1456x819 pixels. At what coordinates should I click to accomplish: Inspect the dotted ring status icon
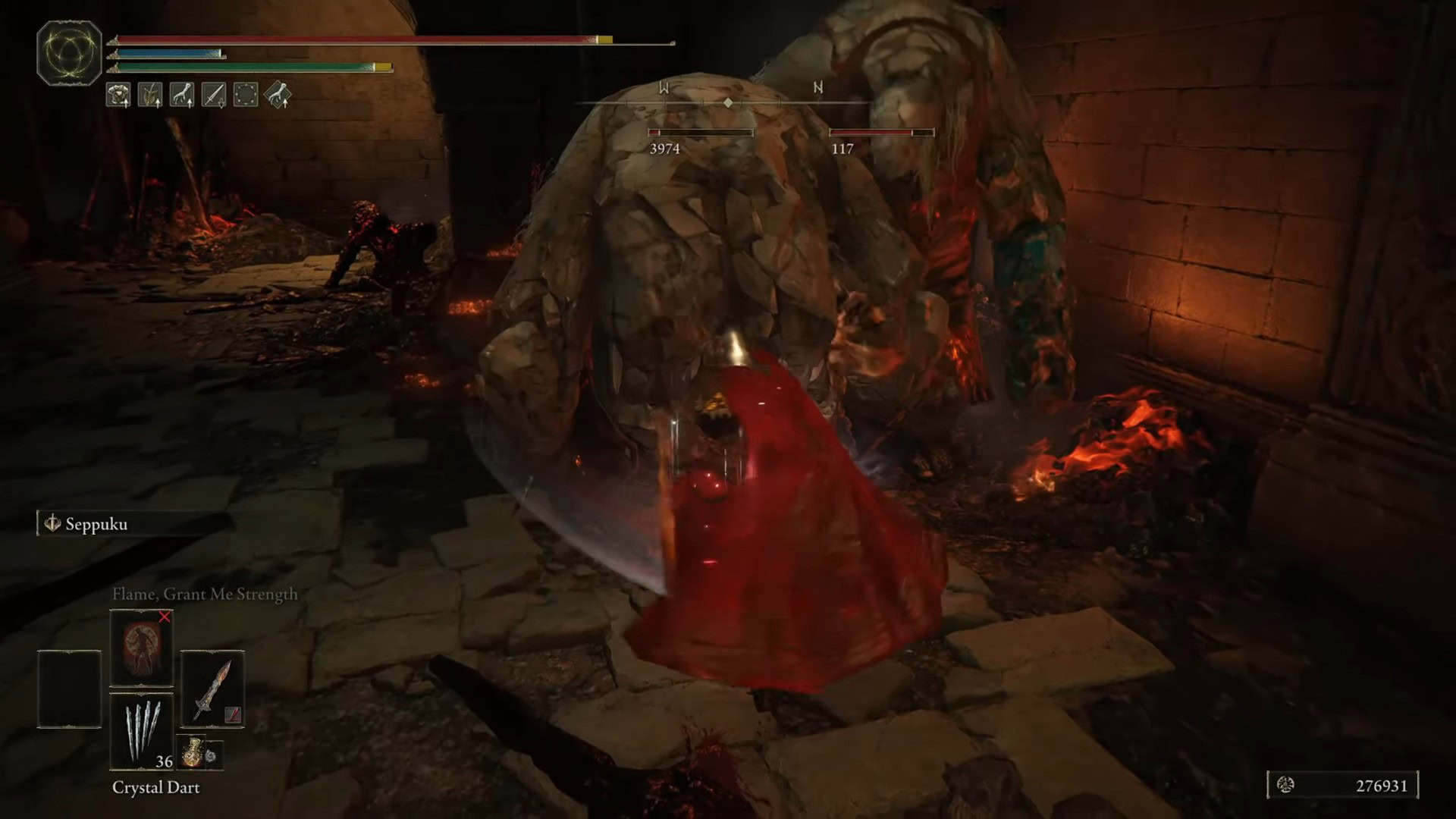pos(246,95)
